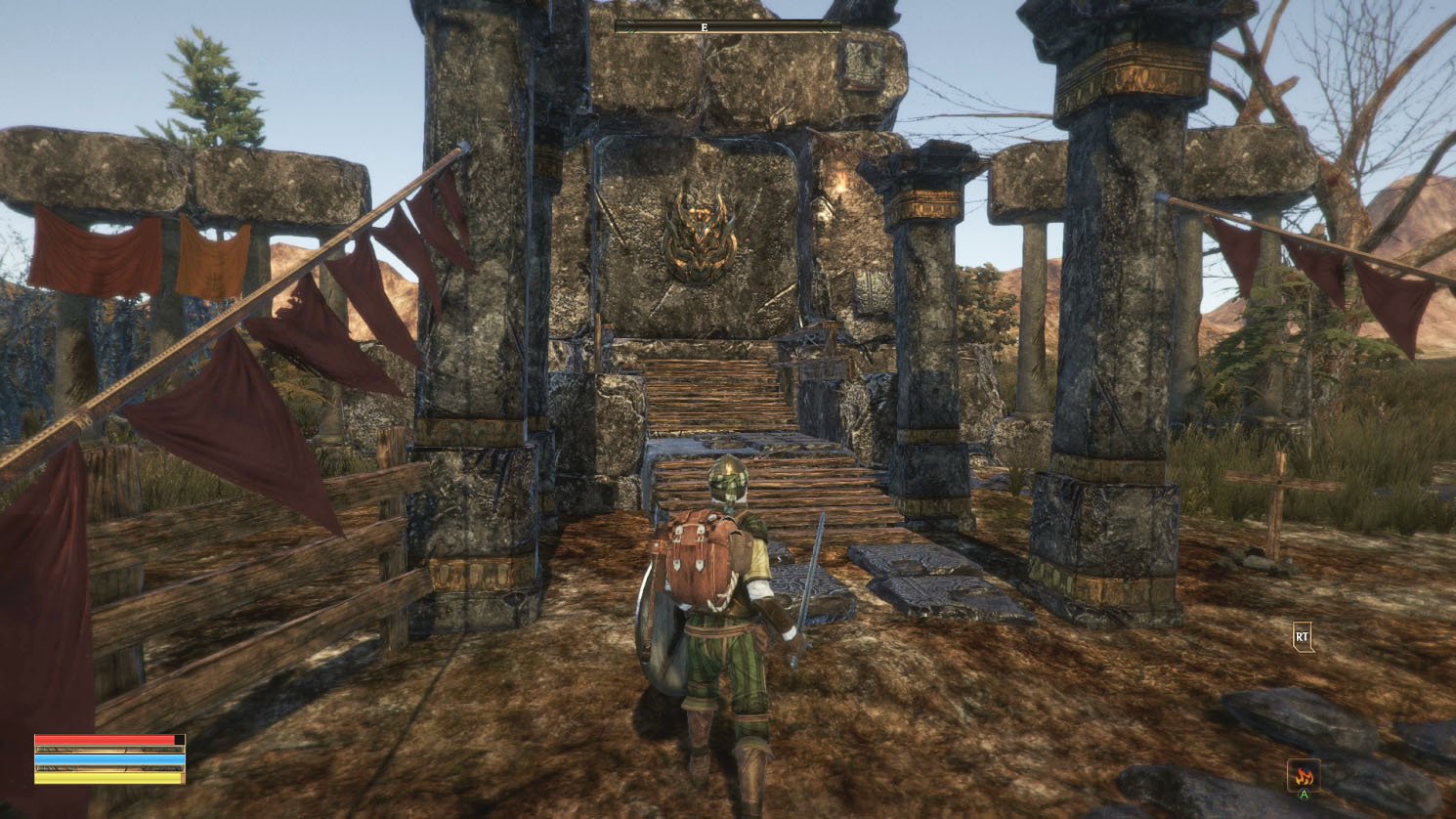1456x819 pixels.
Task: Click the compass bar showing East
Action: click(728, 27)
